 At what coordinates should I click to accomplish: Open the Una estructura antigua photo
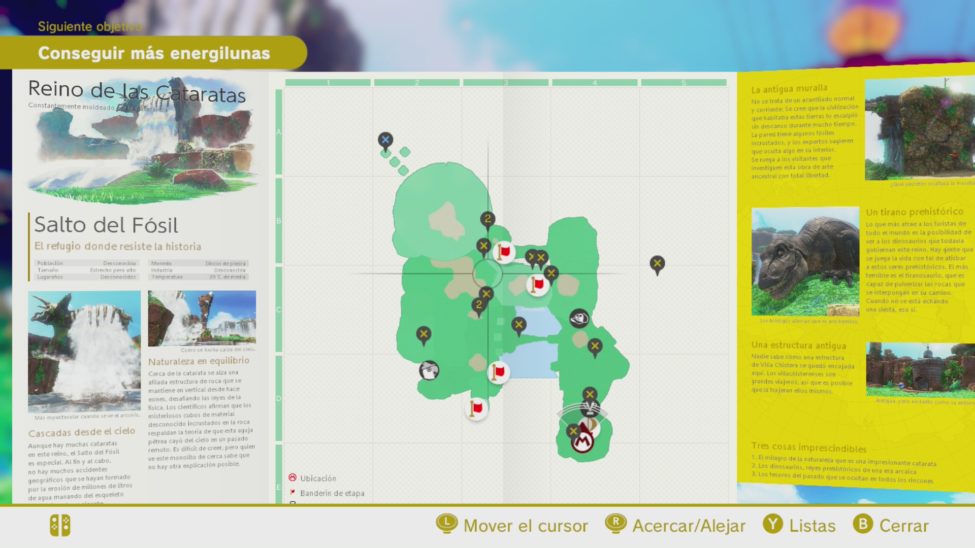919,368
